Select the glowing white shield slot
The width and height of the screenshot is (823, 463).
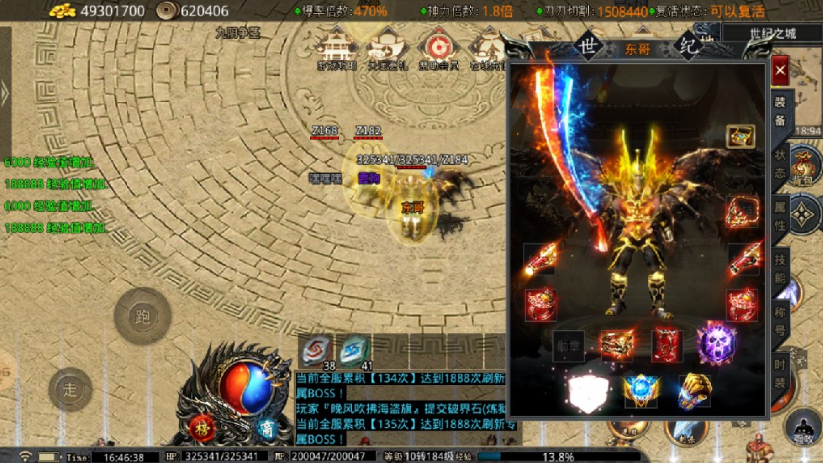click(583, 392)
